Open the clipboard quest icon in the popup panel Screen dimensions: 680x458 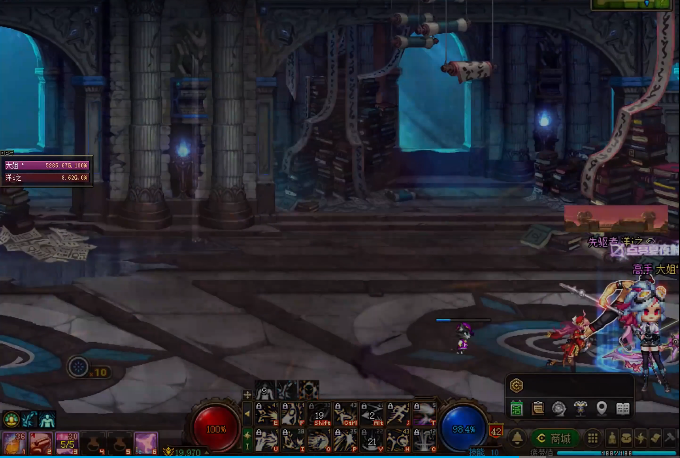pyautogui.click(x=538, y=408)
